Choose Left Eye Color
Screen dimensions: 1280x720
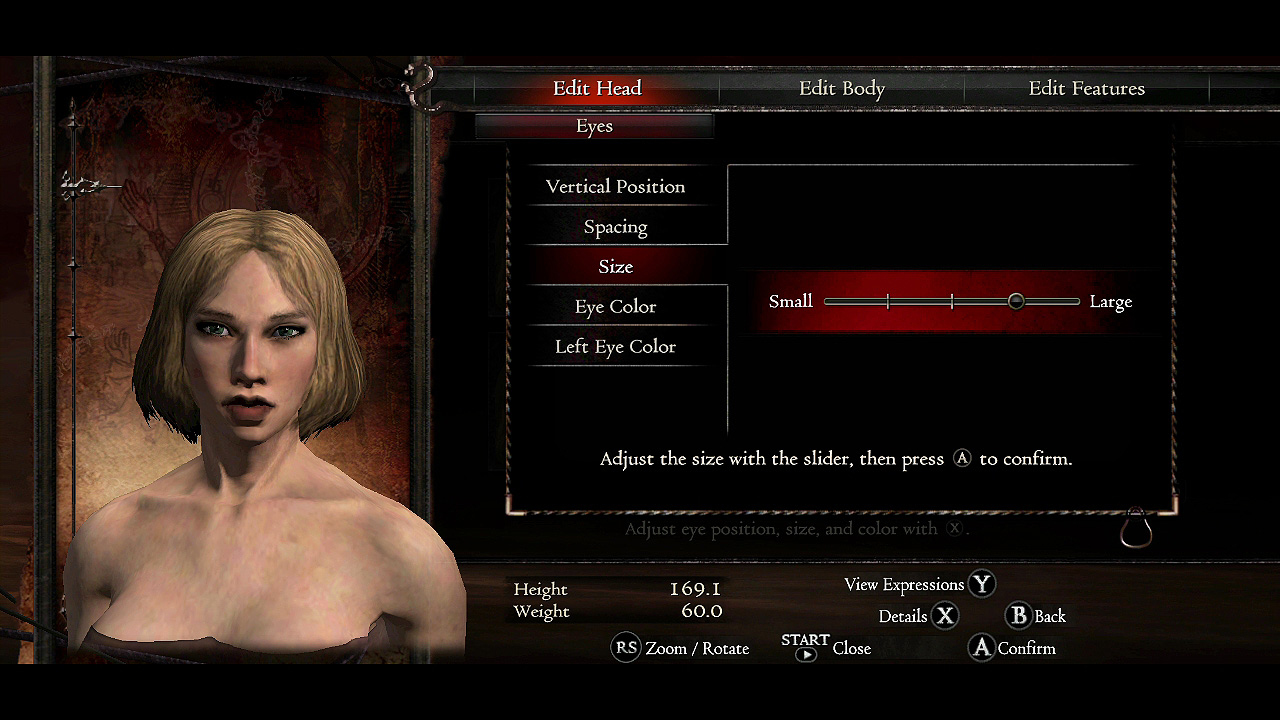(615, 347)
